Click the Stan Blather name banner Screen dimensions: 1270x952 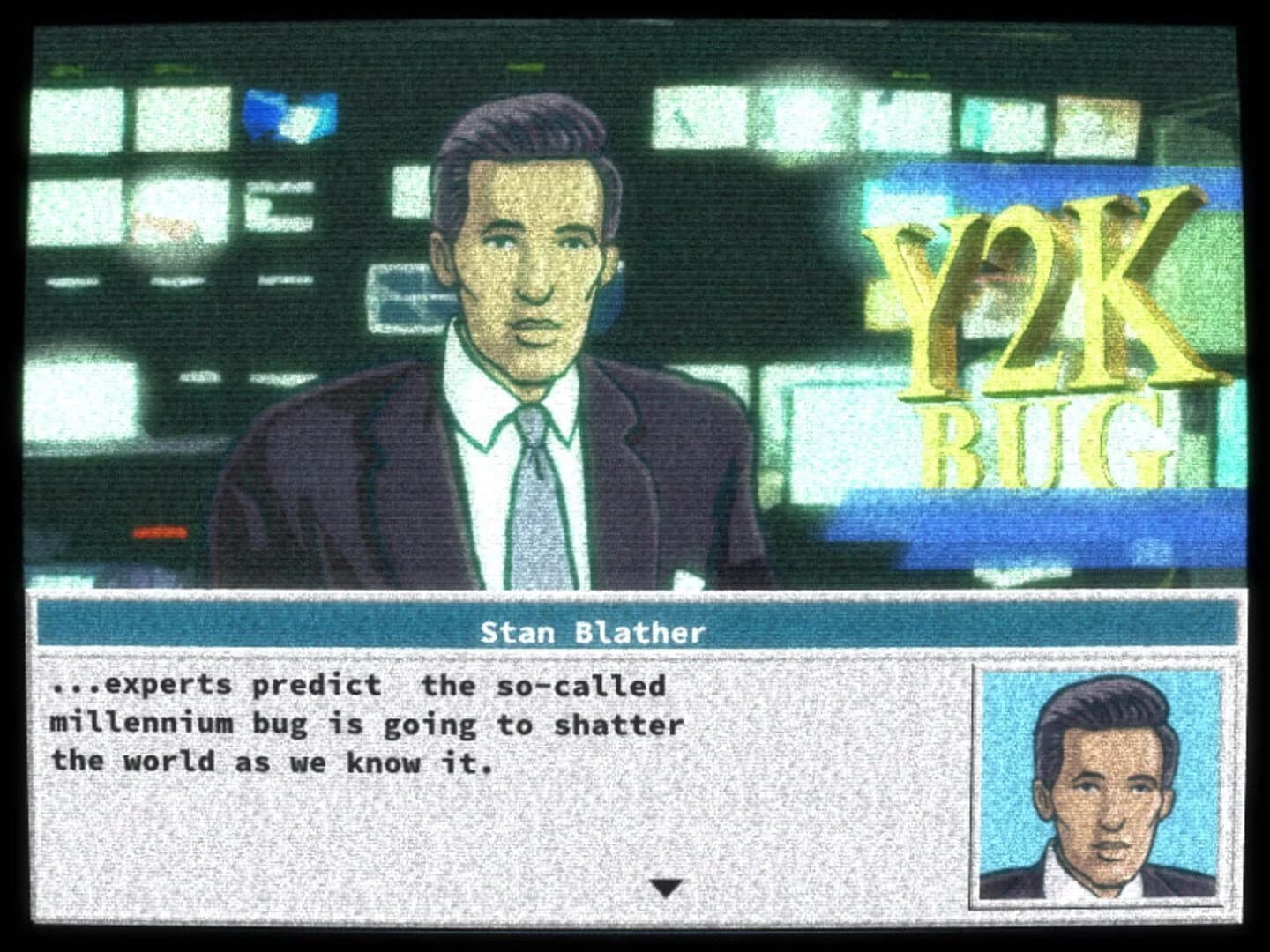click(x=594, y=628)
